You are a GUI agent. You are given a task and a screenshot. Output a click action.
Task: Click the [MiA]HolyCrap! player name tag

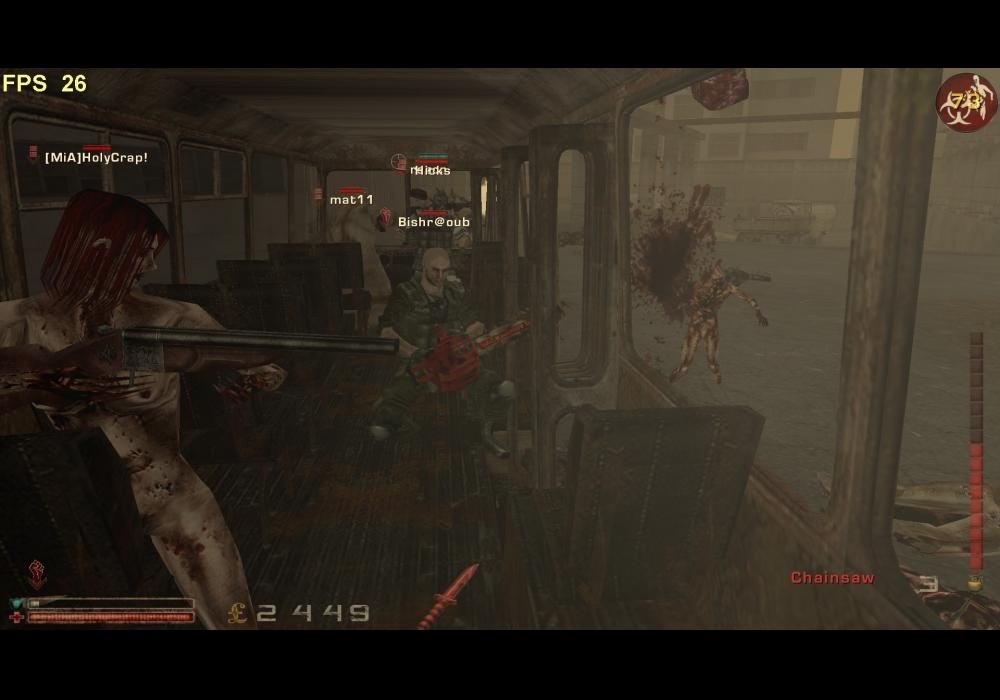(x=96, y=158)
